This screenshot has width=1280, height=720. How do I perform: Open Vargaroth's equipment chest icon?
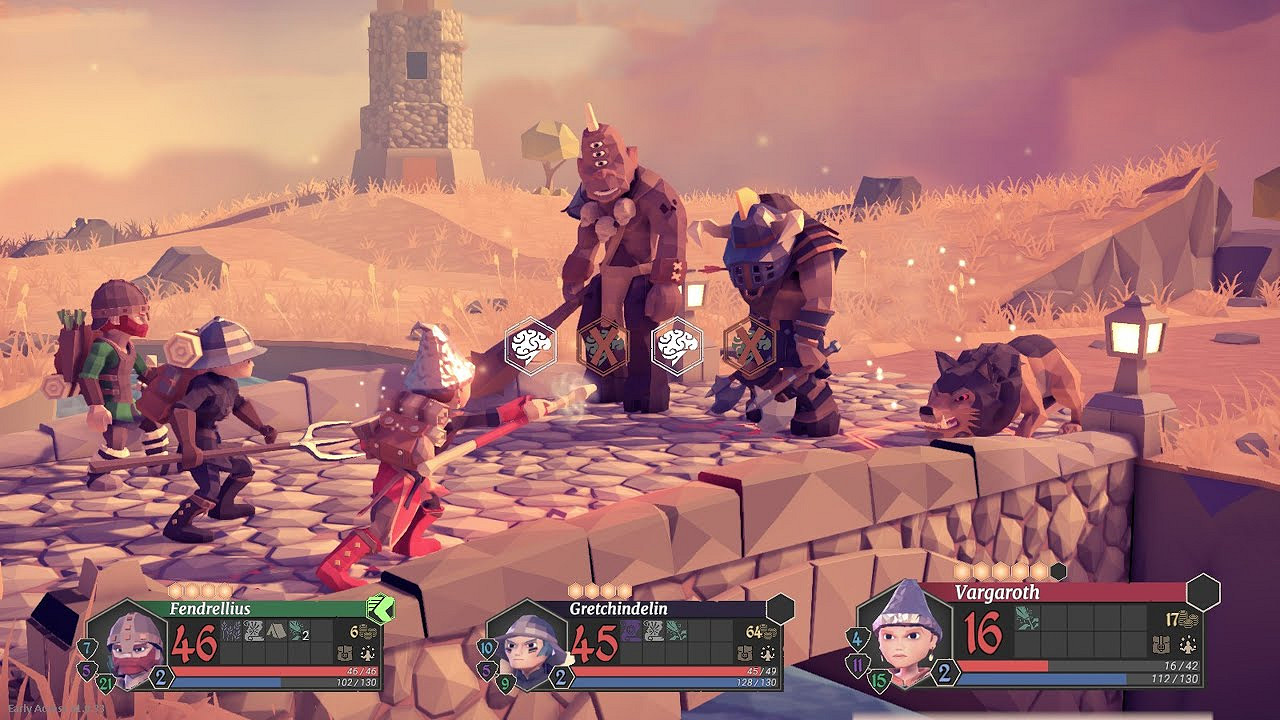pos(1161,644)
